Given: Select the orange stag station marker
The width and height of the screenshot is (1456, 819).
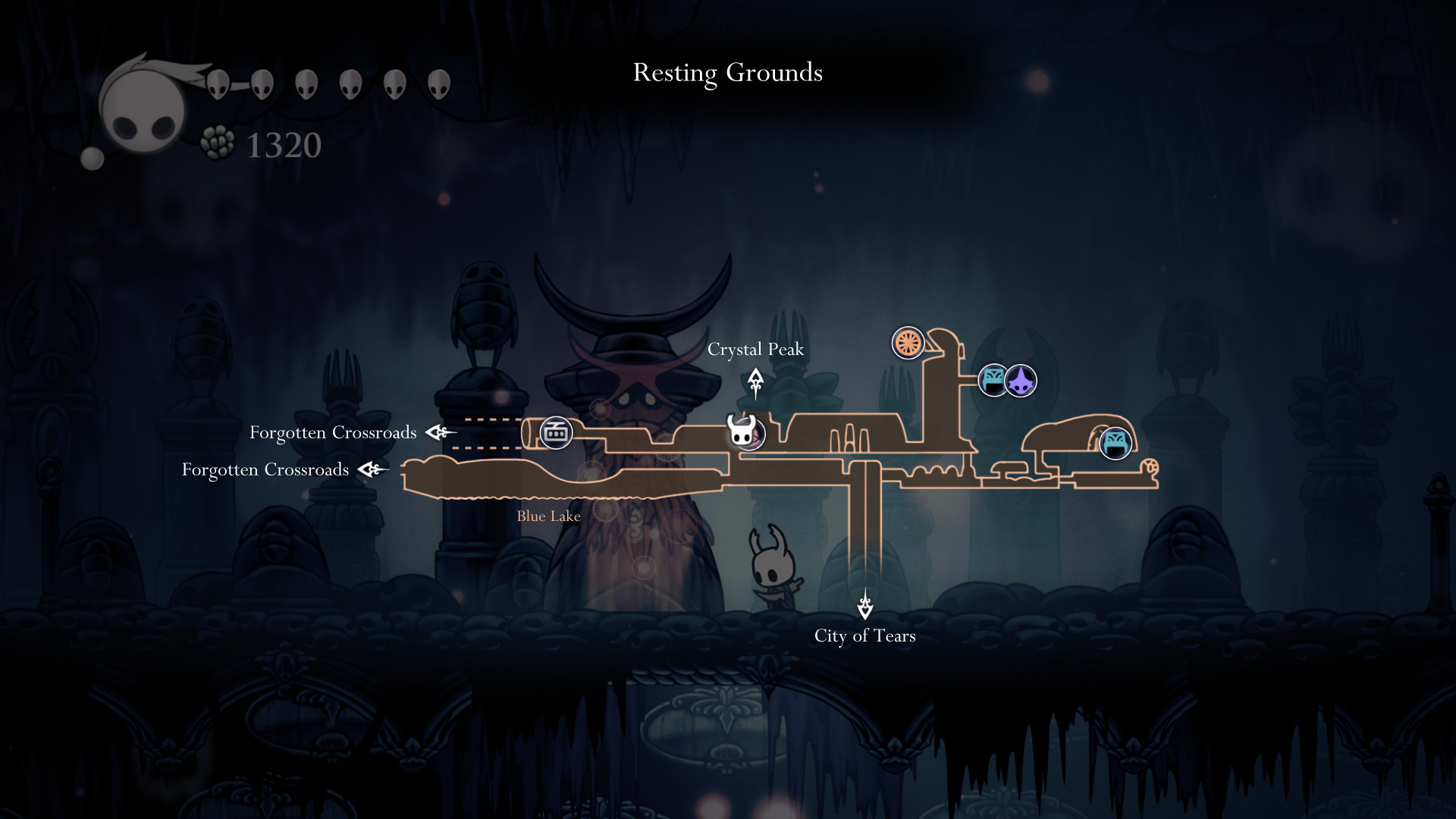Looking at the screenshot, I should [907, 343].
